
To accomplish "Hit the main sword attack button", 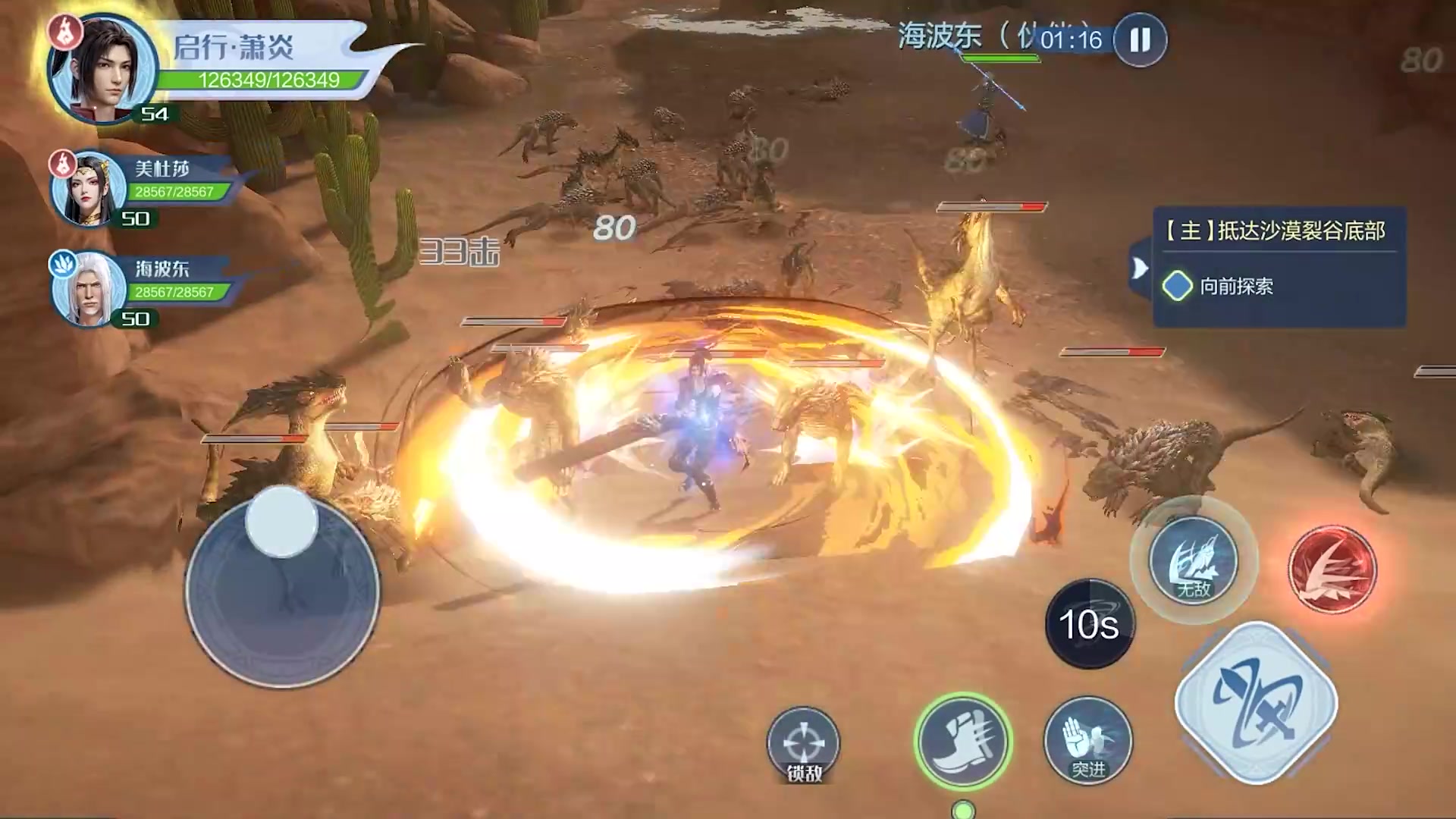I will (1256, 702).
